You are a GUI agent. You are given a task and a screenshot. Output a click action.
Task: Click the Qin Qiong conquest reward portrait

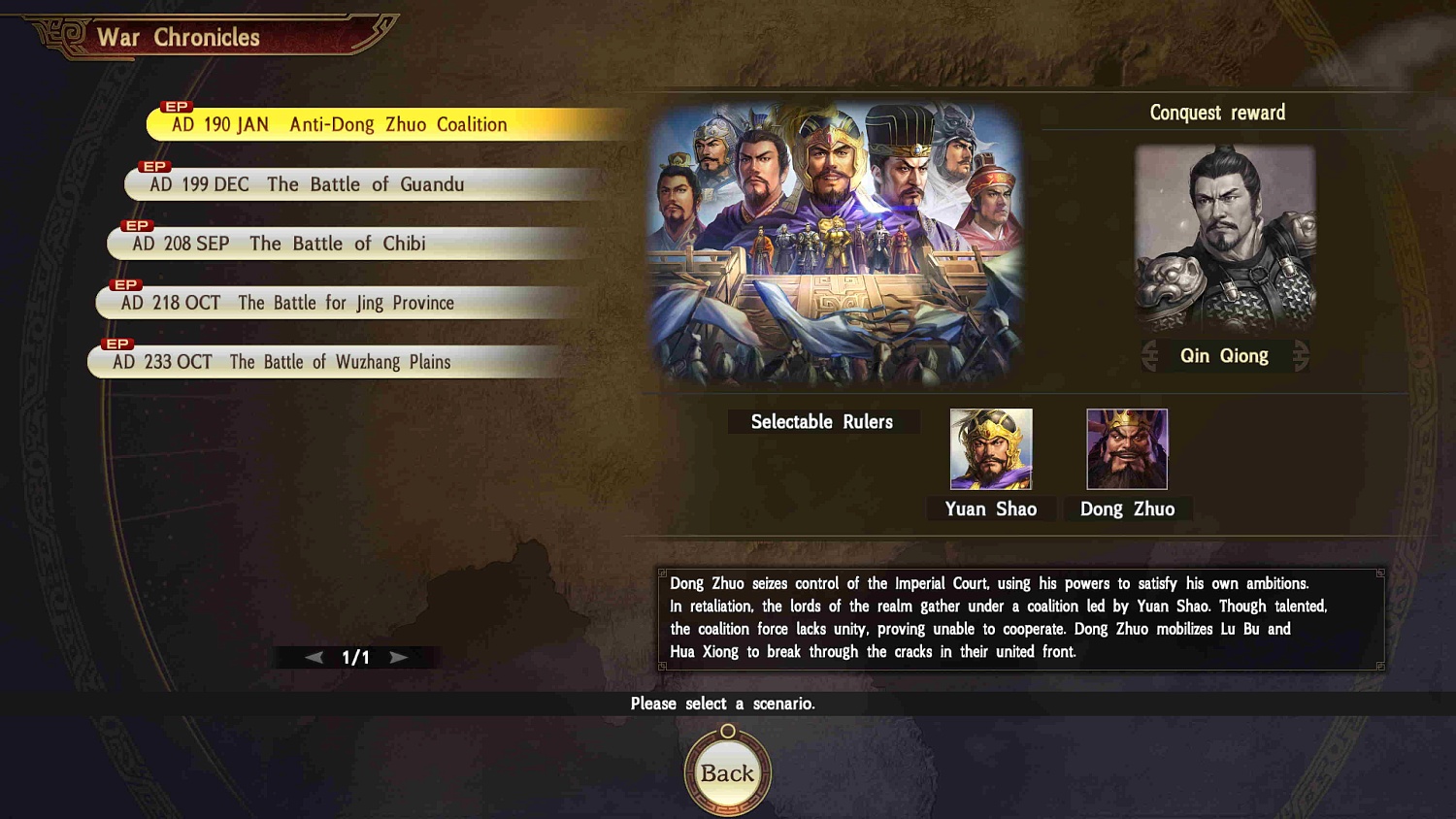(x=1226, y=236)
